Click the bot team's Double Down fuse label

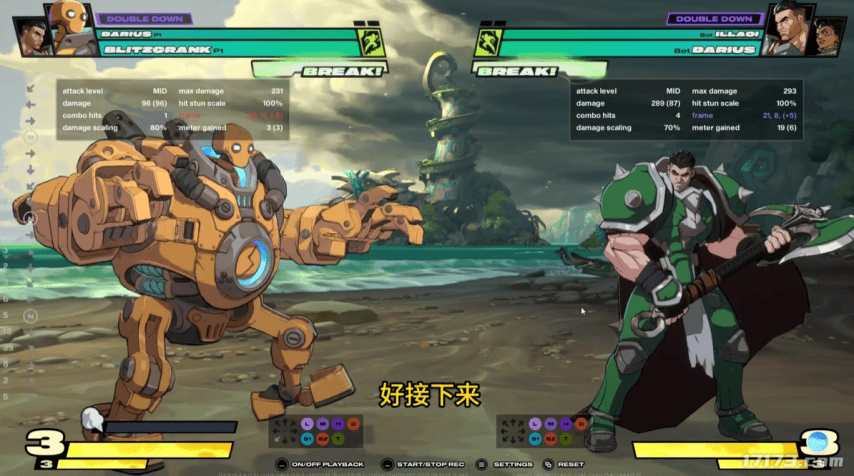(x=713, y=18)
